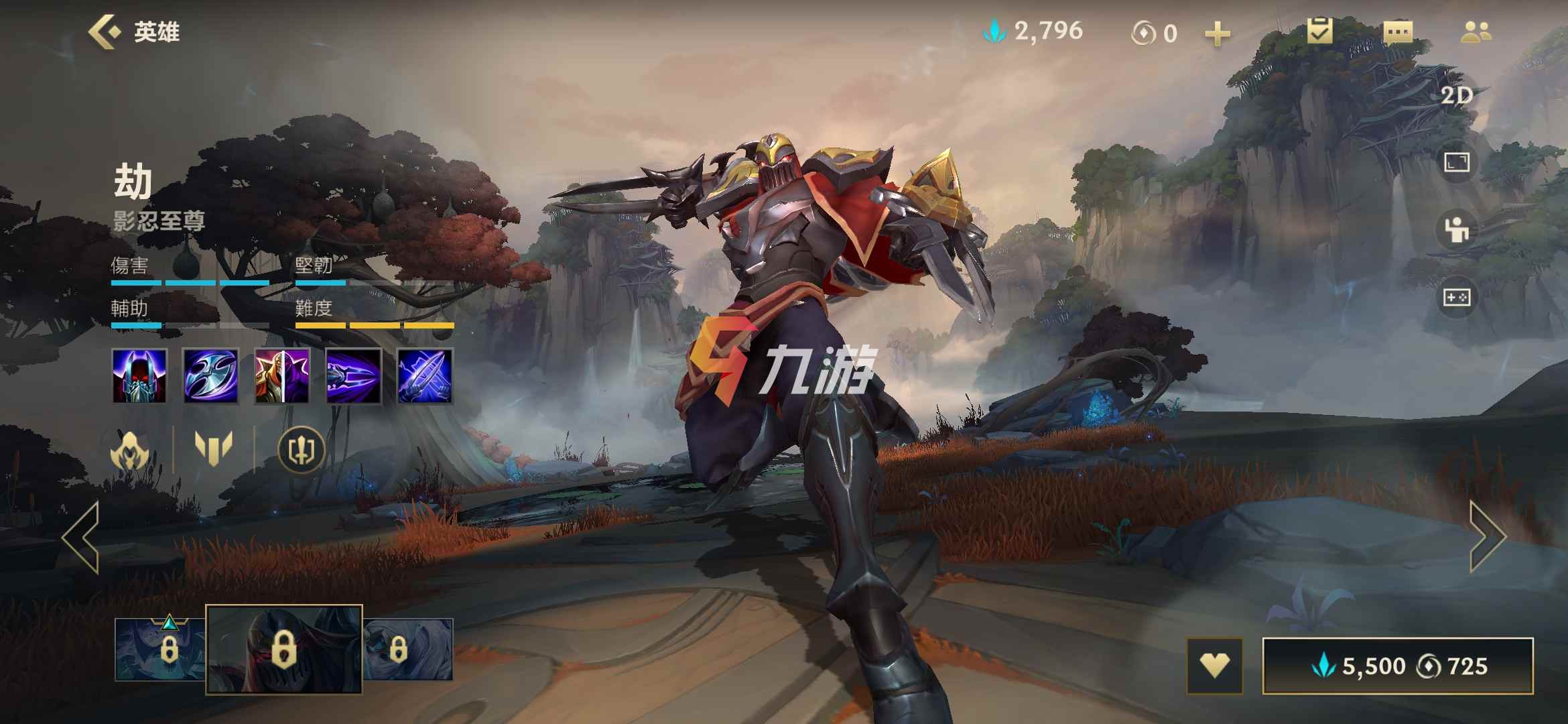The width and height of the screenshot is (1568, 724).
Task: Buy the champion for 5,500 or 725
Action: pos(1398,666)
